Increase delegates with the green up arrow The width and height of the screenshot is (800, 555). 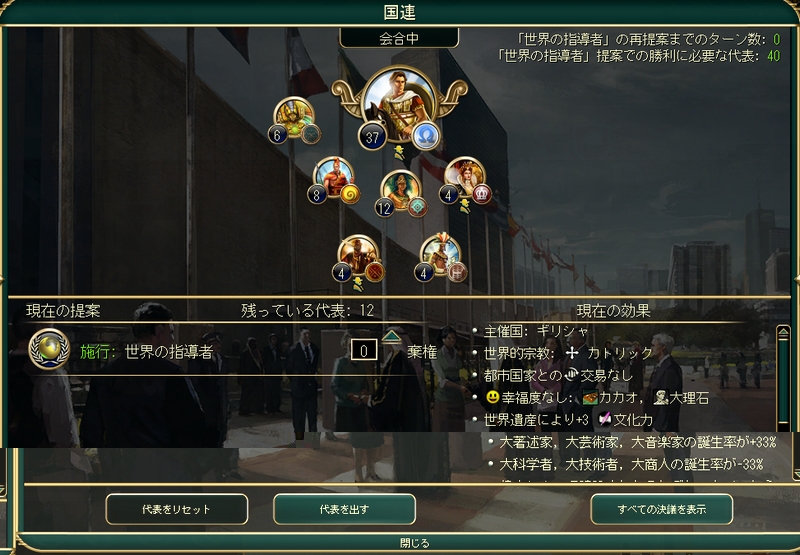click(391, 336)
